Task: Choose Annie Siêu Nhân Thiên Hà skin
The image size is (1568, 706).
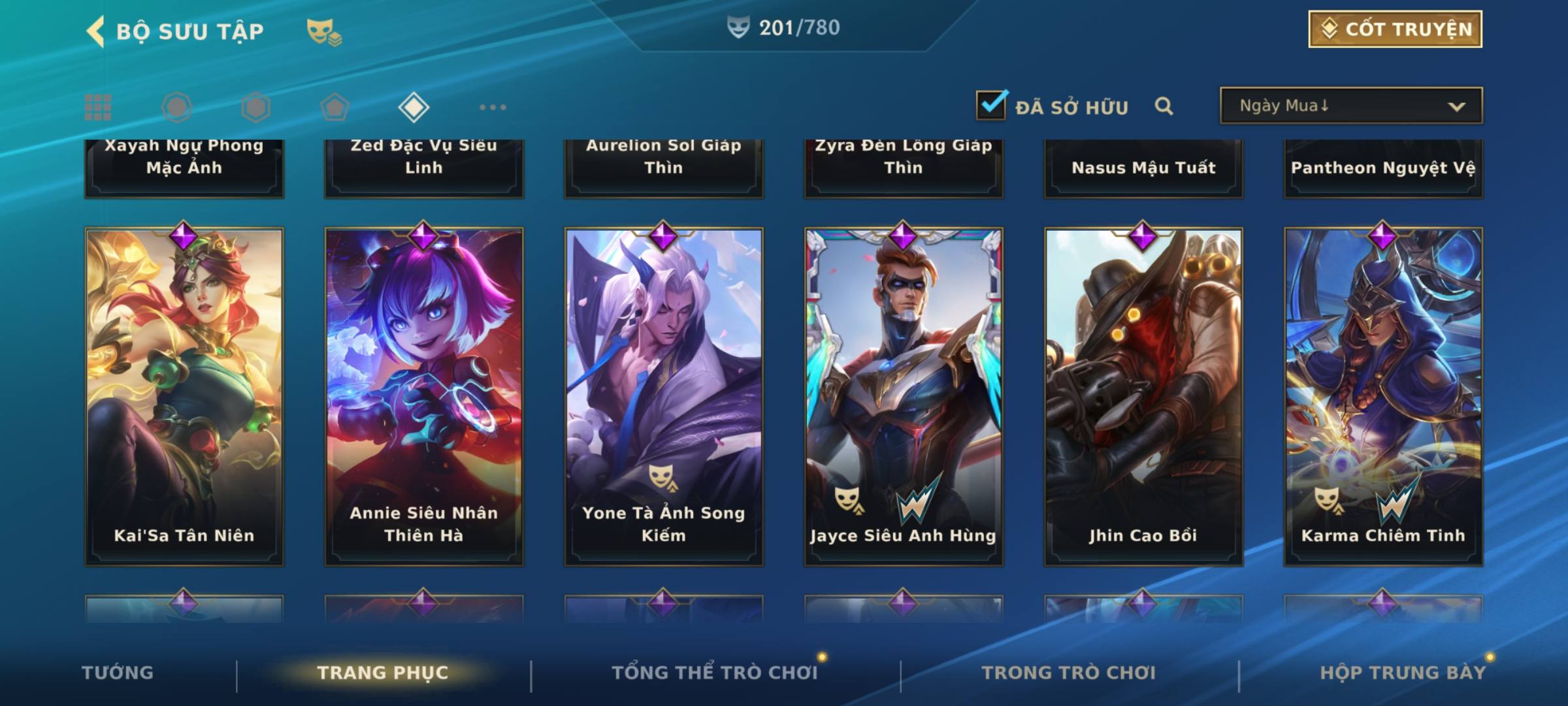Action: (424, 396)
